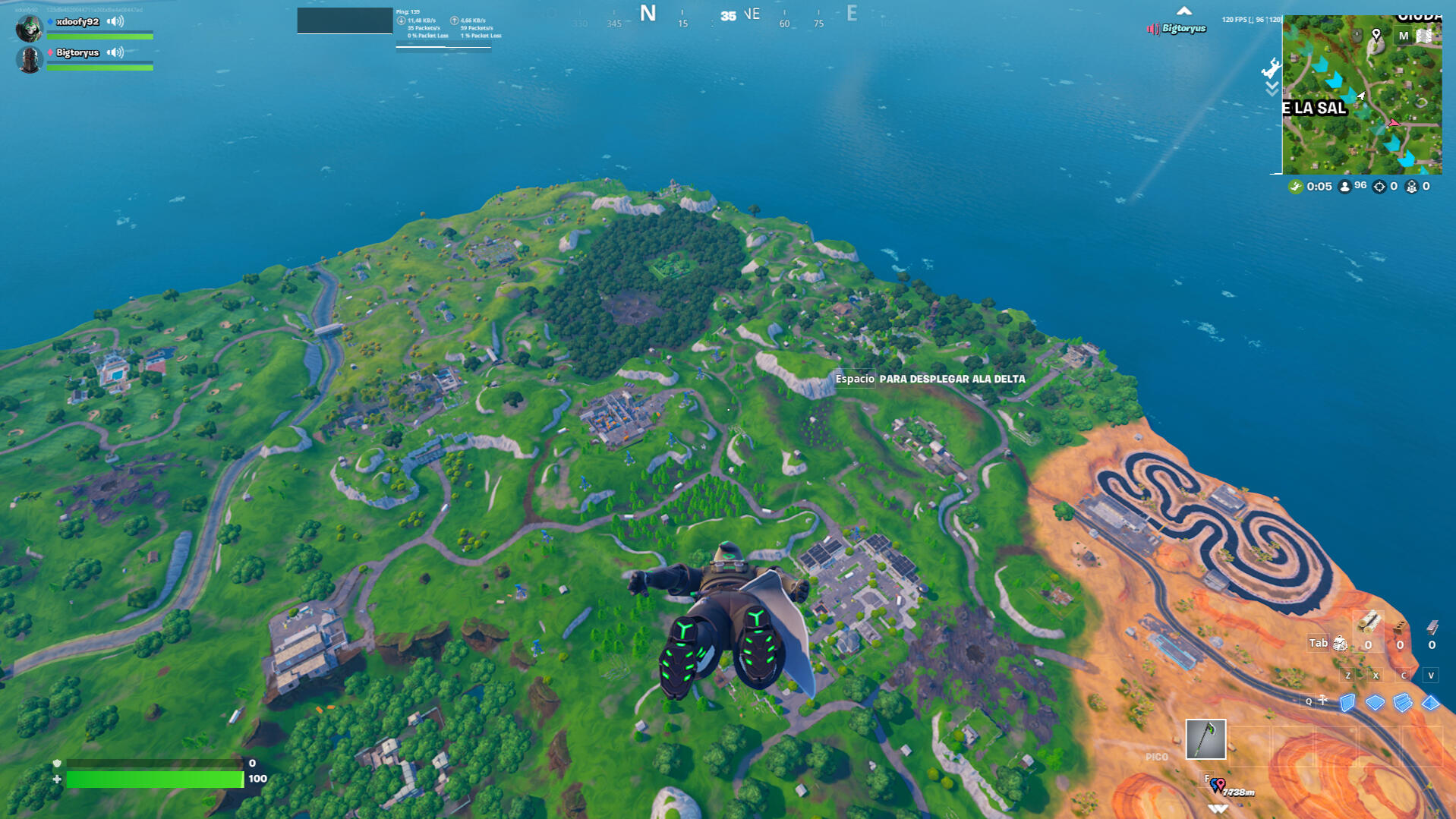Screen dimensions: 1456x819
Task: Toggle Bigtoryus's voice speaker icon in squad list
Action: [115, 52]
